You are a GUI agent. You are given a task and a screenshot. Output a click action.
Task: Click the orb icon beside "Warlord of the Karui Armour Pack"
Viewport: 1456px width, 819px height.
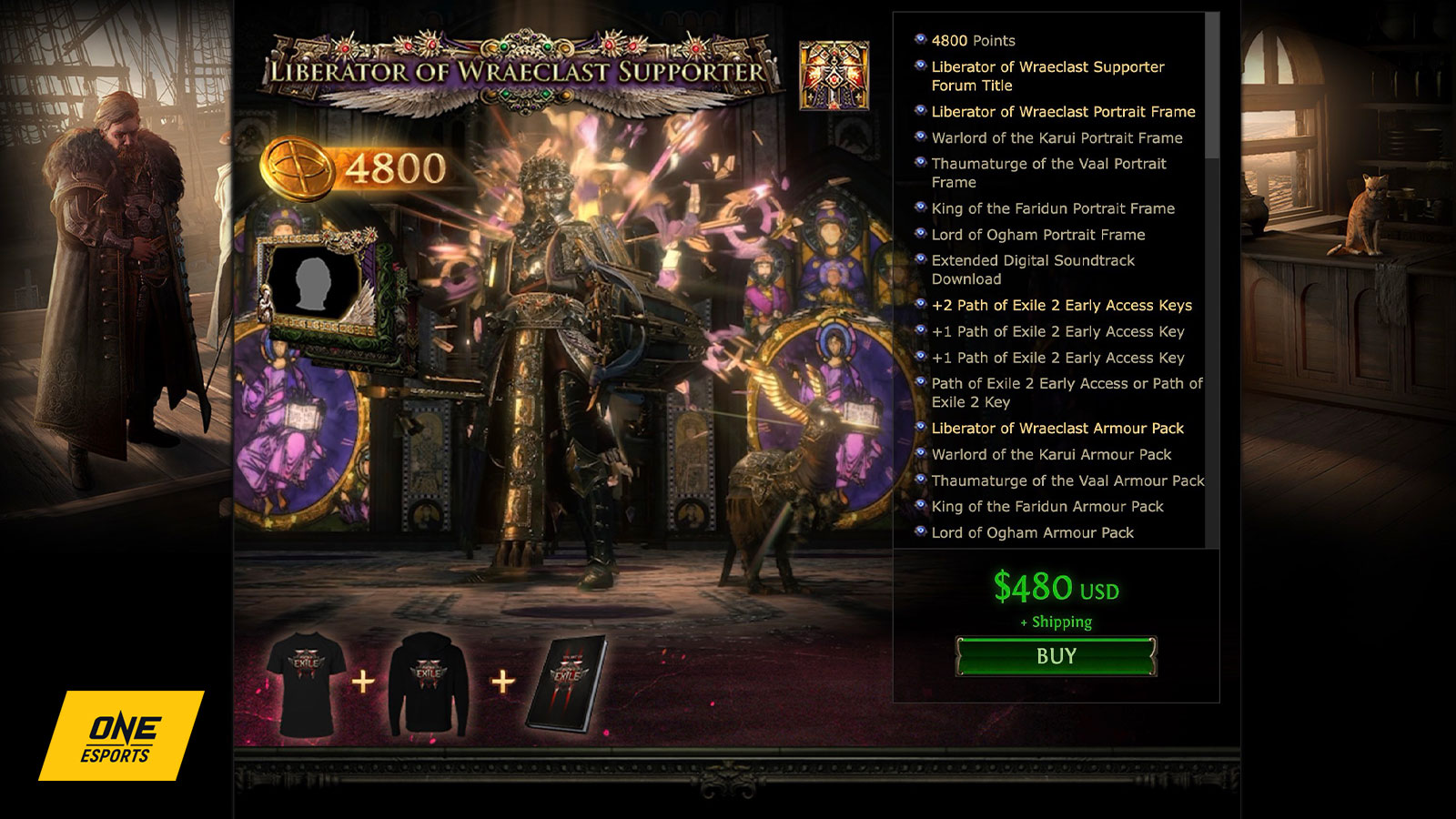[920, 454]
